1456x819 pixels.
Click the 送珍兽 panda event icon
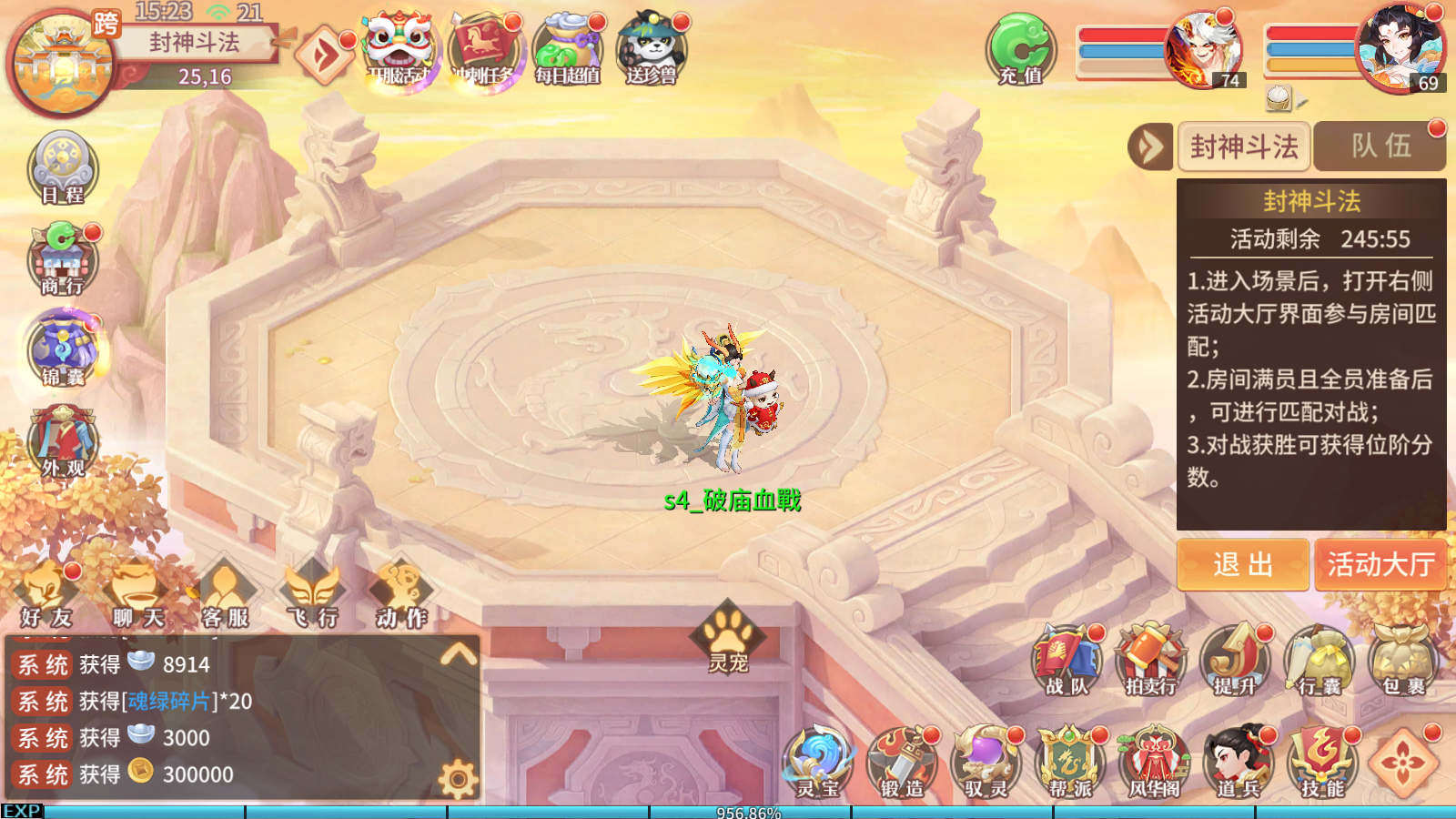651,47
